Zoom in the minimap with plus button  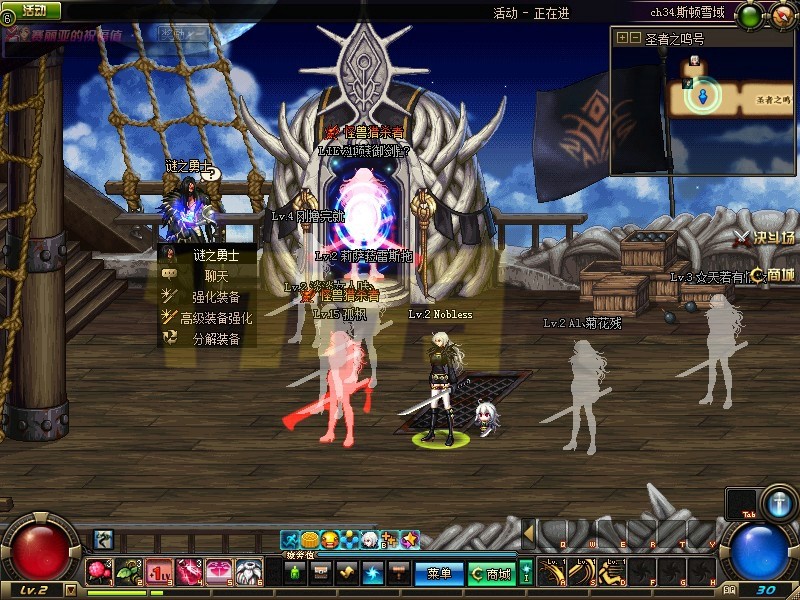click(622, 38)
